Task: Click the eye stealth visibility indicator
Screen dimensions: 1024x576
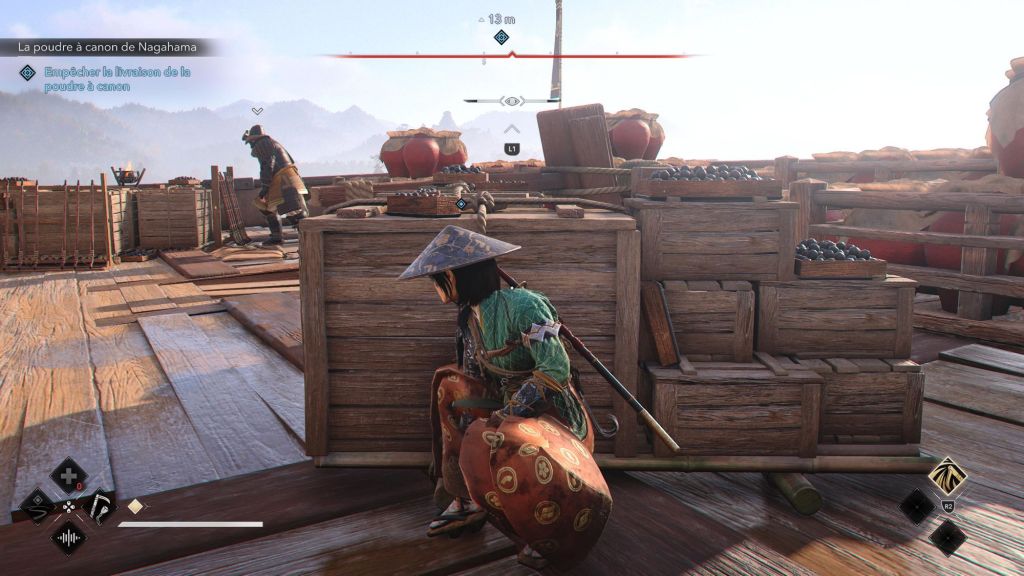Action: coord(512,101)
